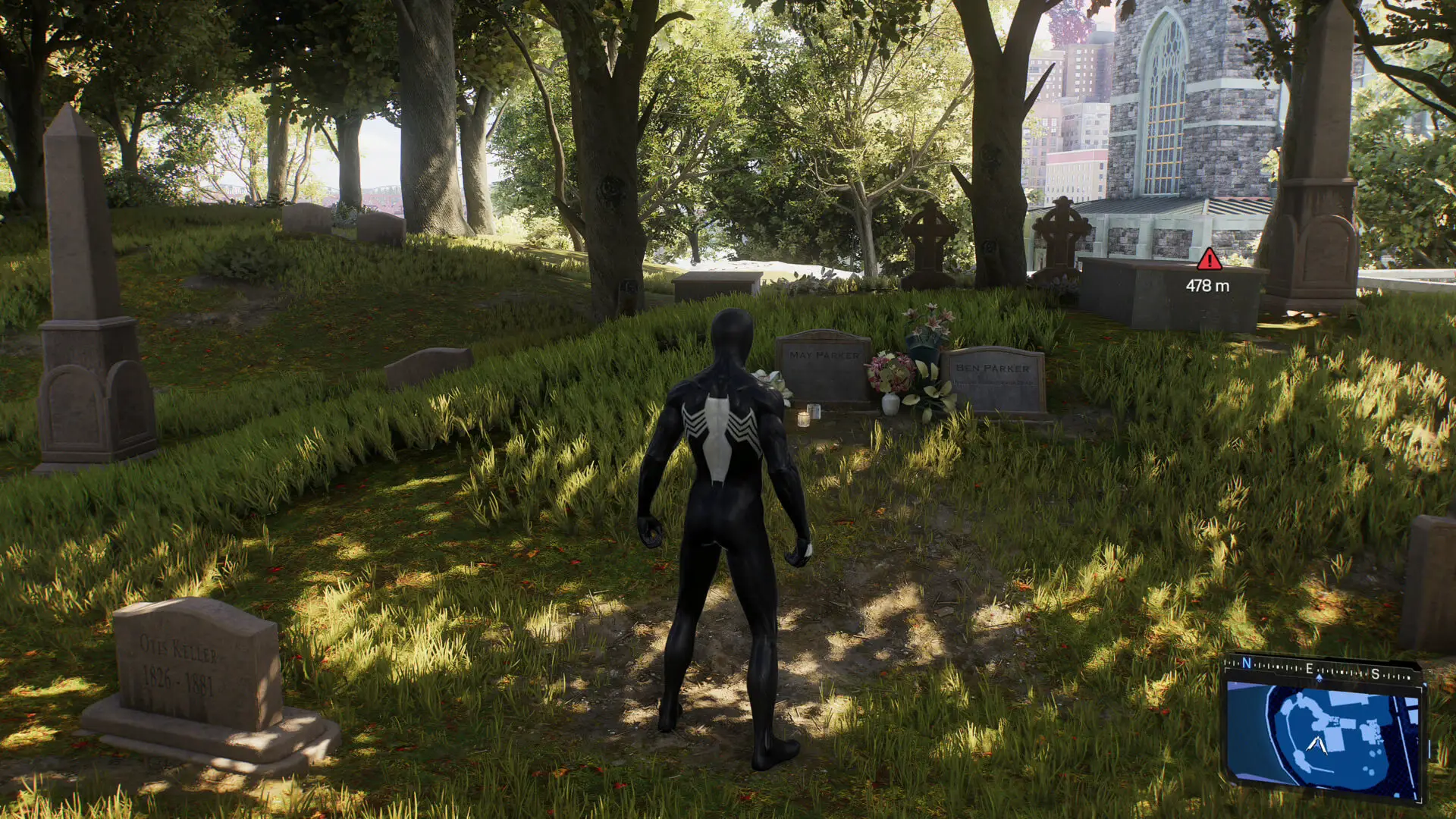Click the white flower vase between the graves
This screenshot has width=1456, height=819.
point(890,405)
